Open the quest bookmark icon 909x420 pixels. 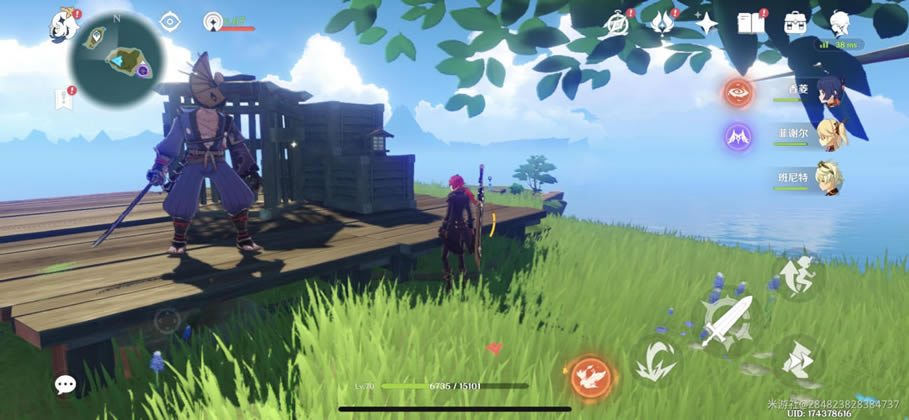coord(64,98)
